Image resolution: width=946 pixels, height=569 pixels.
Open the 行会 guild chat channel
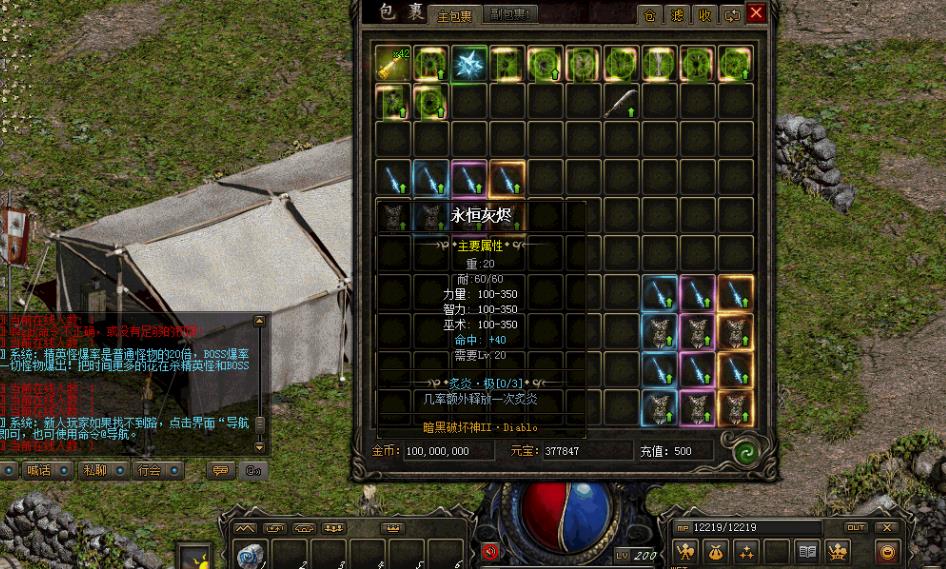click(x=149, y=470)
